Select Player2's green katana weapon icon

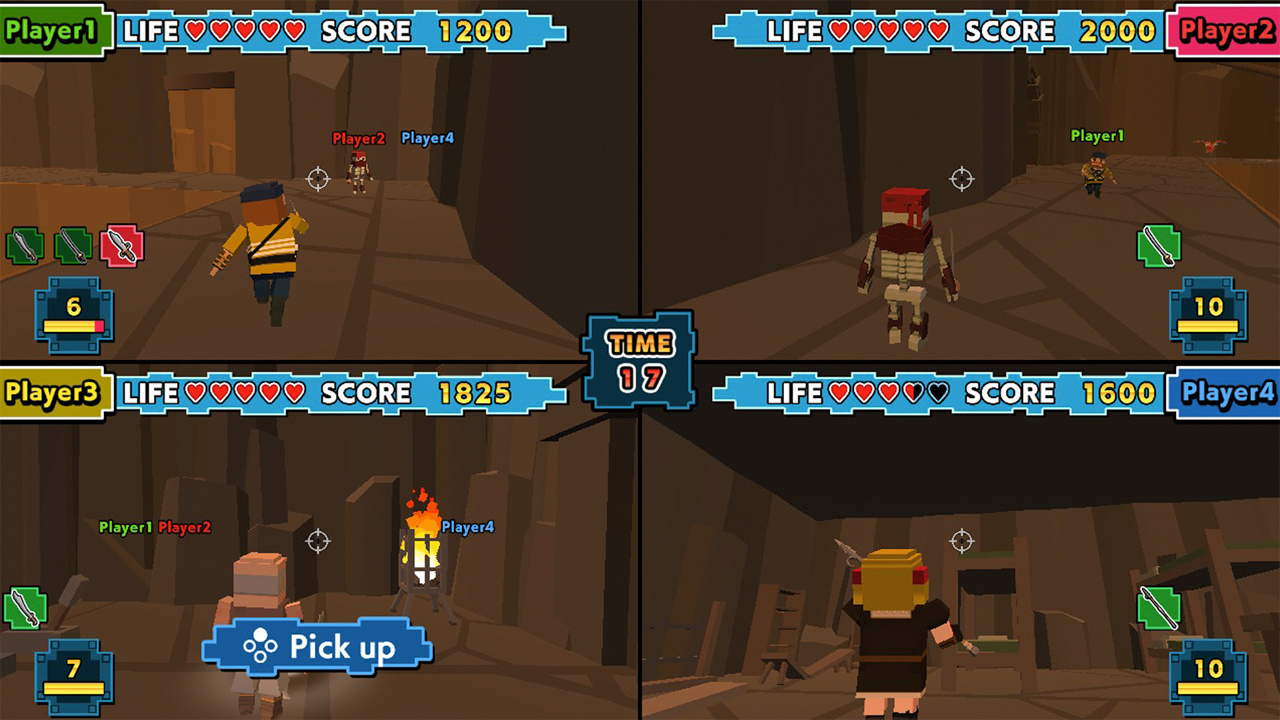(1160, 245)
